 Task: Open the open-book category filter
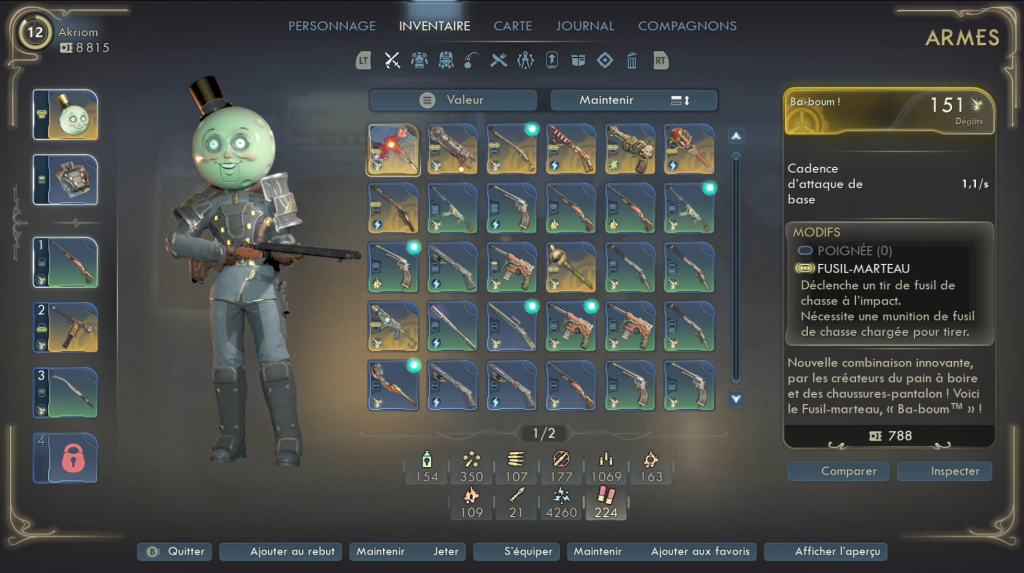578,61
